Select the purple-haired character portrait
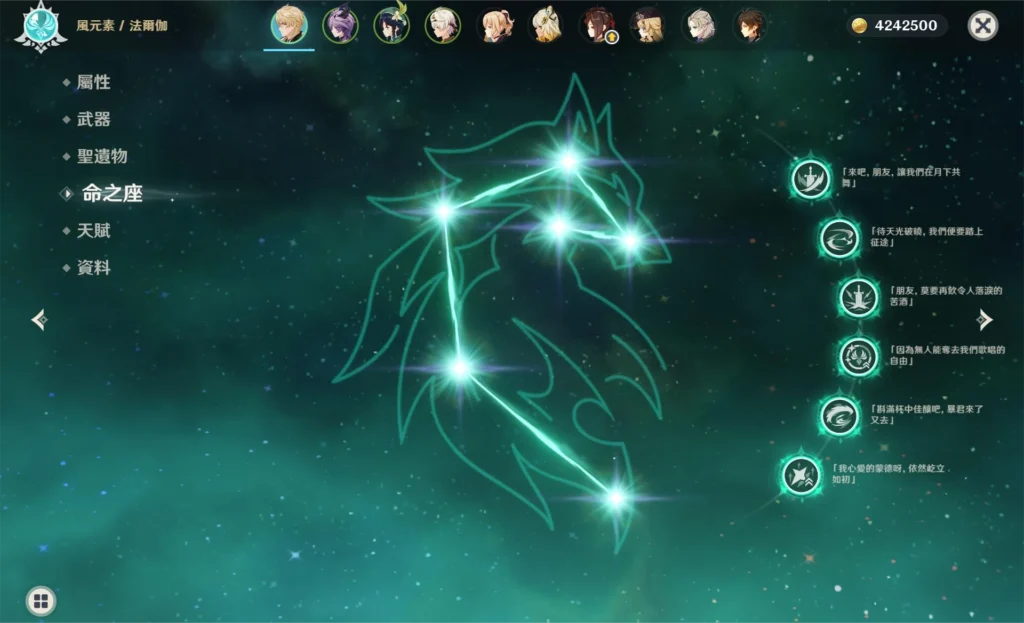 pyautogui.click(x=340, y=26)
